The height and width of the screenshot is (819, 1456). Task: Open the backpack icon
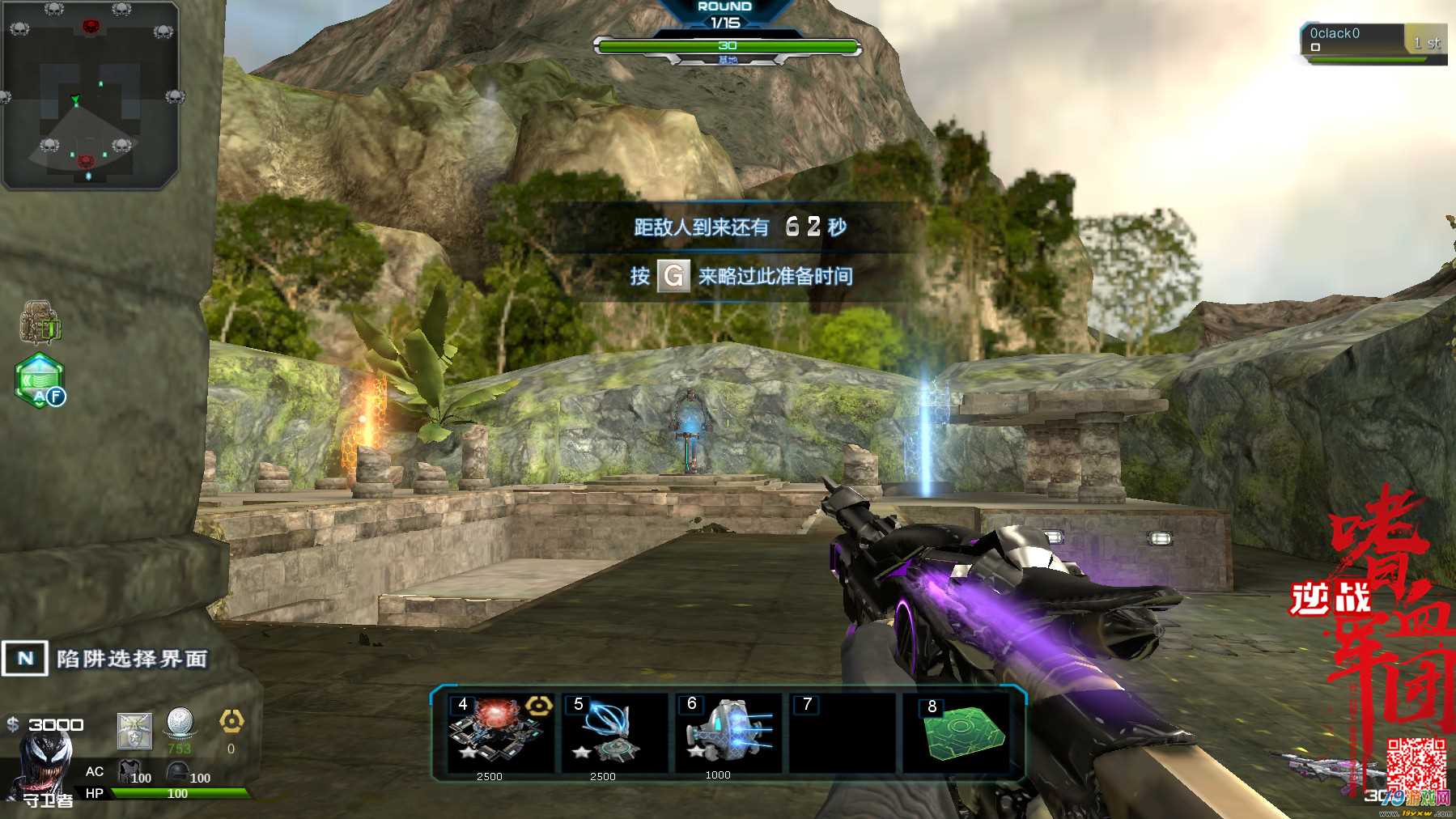pyautogui.click(x=40, y=323)
